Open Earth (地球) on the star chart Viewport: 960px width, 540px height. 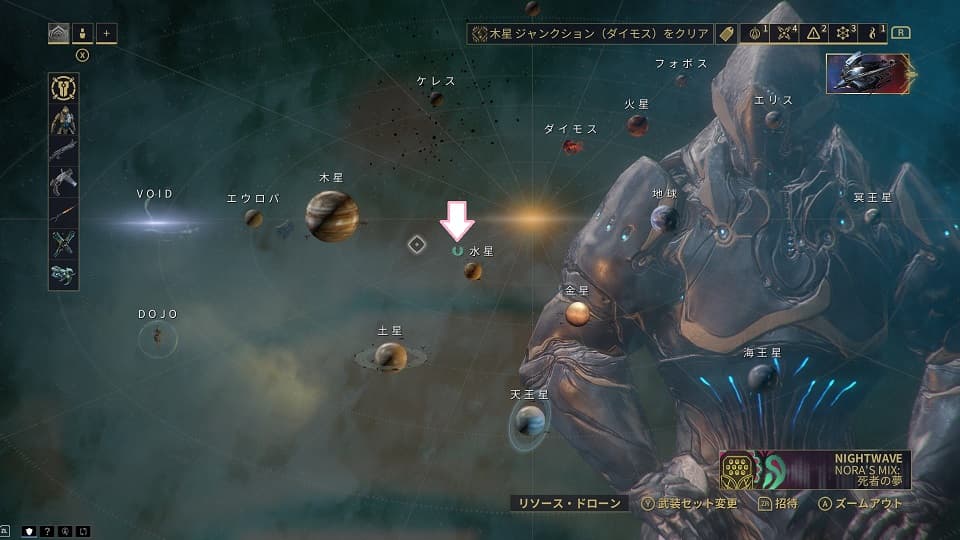[x=664, y=218]
